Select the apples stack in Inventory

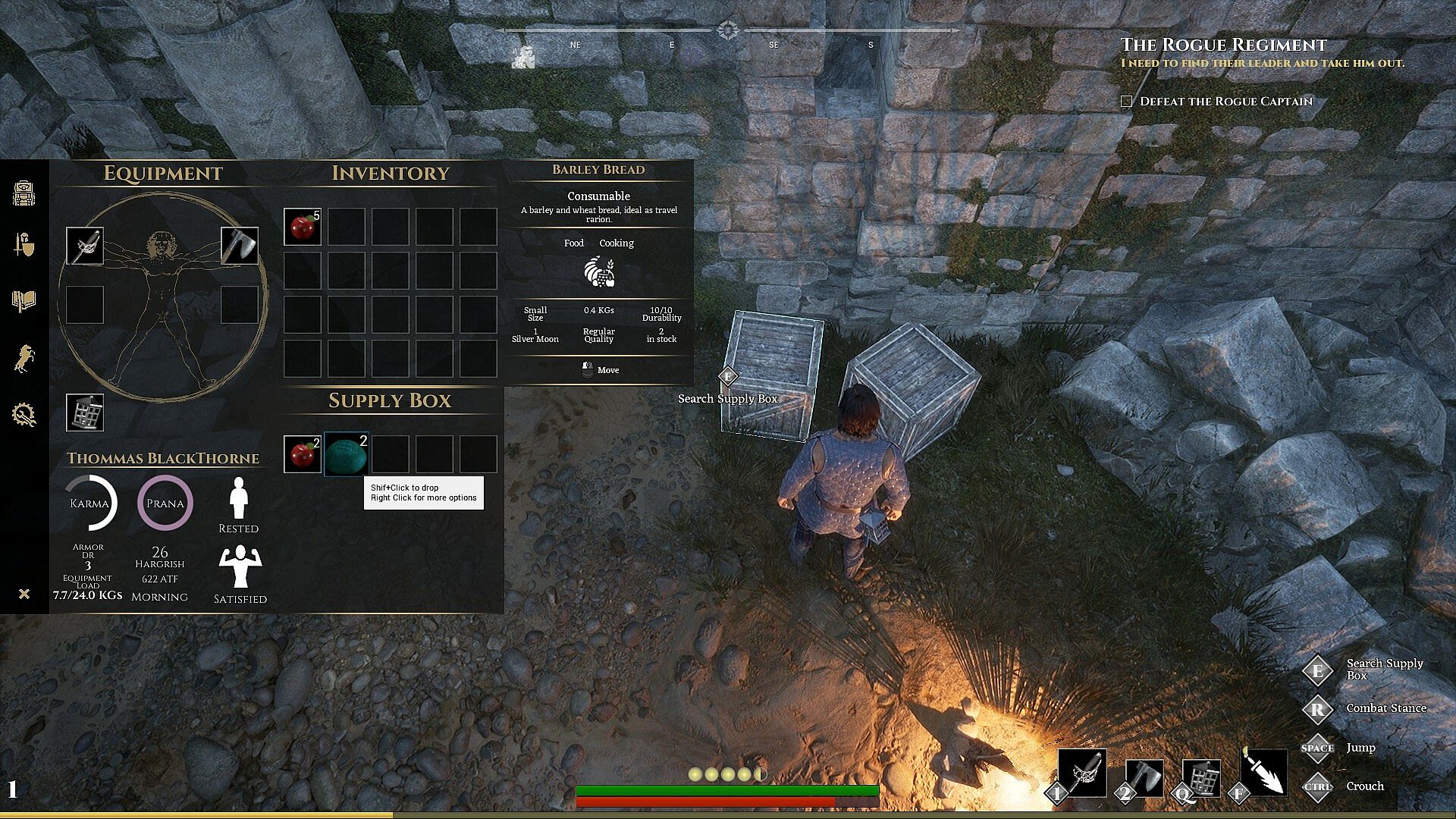click(x=303, y=227)
